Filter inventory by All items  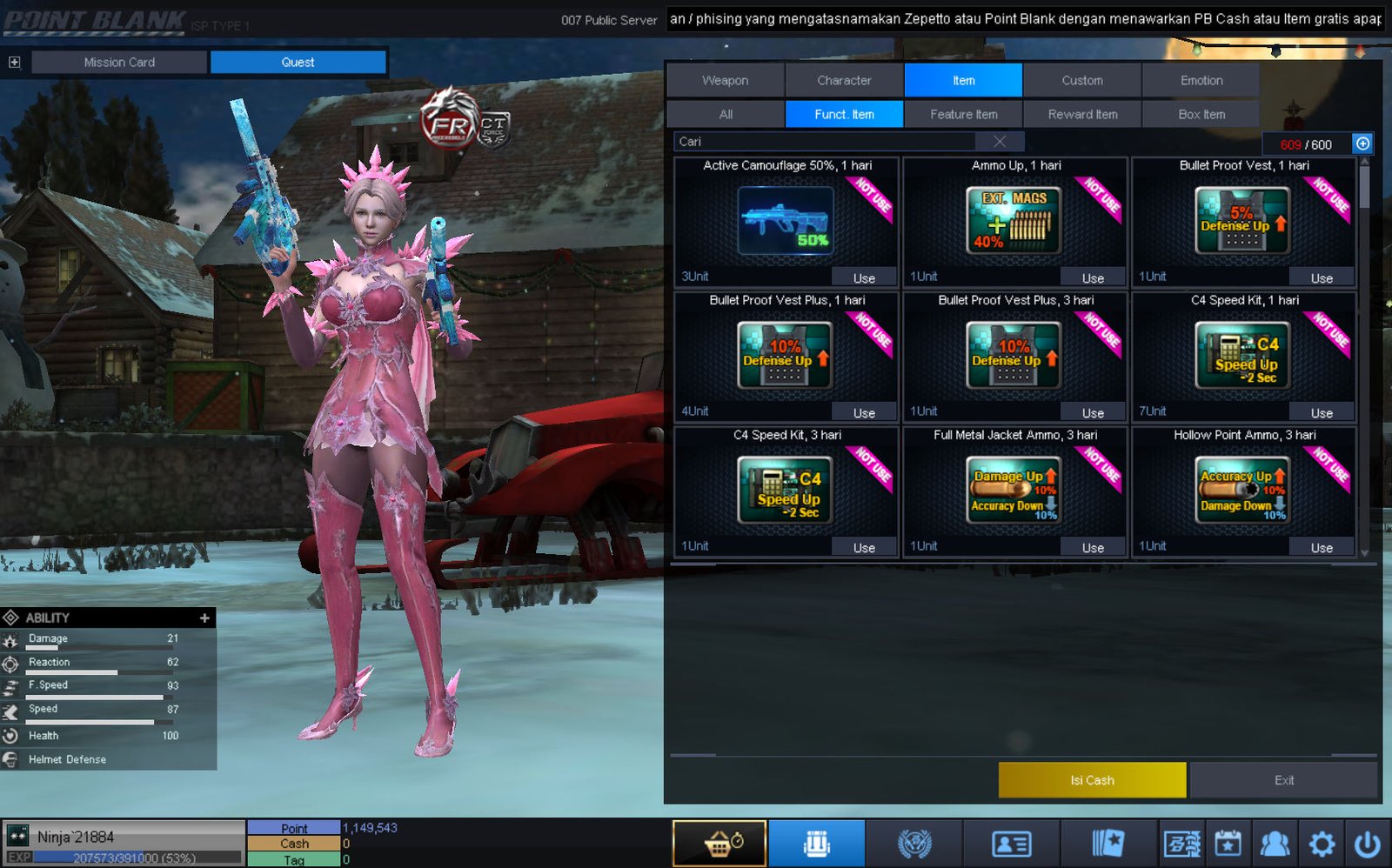[726, 114]
